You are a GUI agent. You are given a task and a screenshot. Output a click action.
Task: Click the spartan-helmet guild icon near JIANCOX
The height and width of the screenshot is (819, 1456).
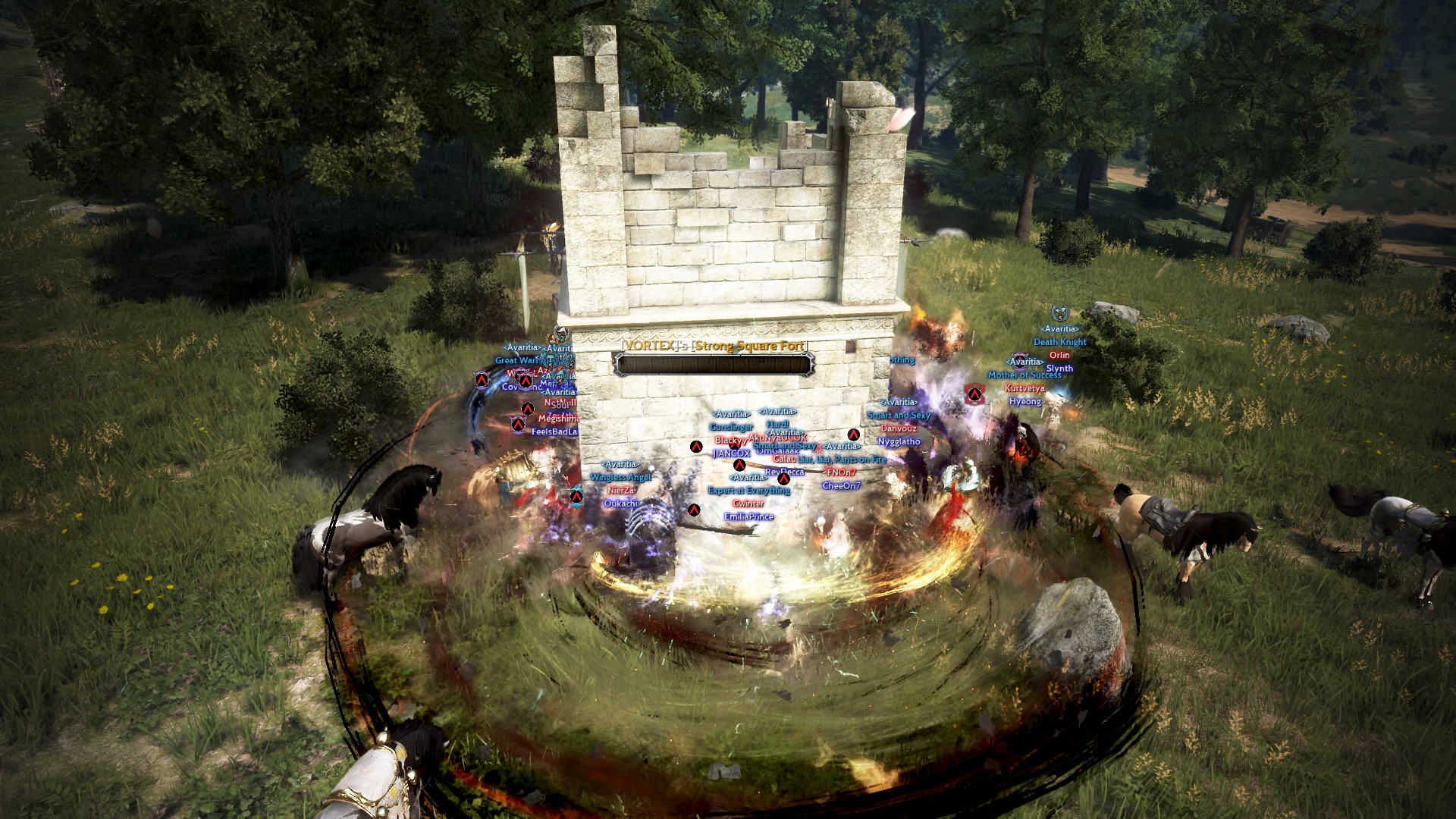(740, 465)
